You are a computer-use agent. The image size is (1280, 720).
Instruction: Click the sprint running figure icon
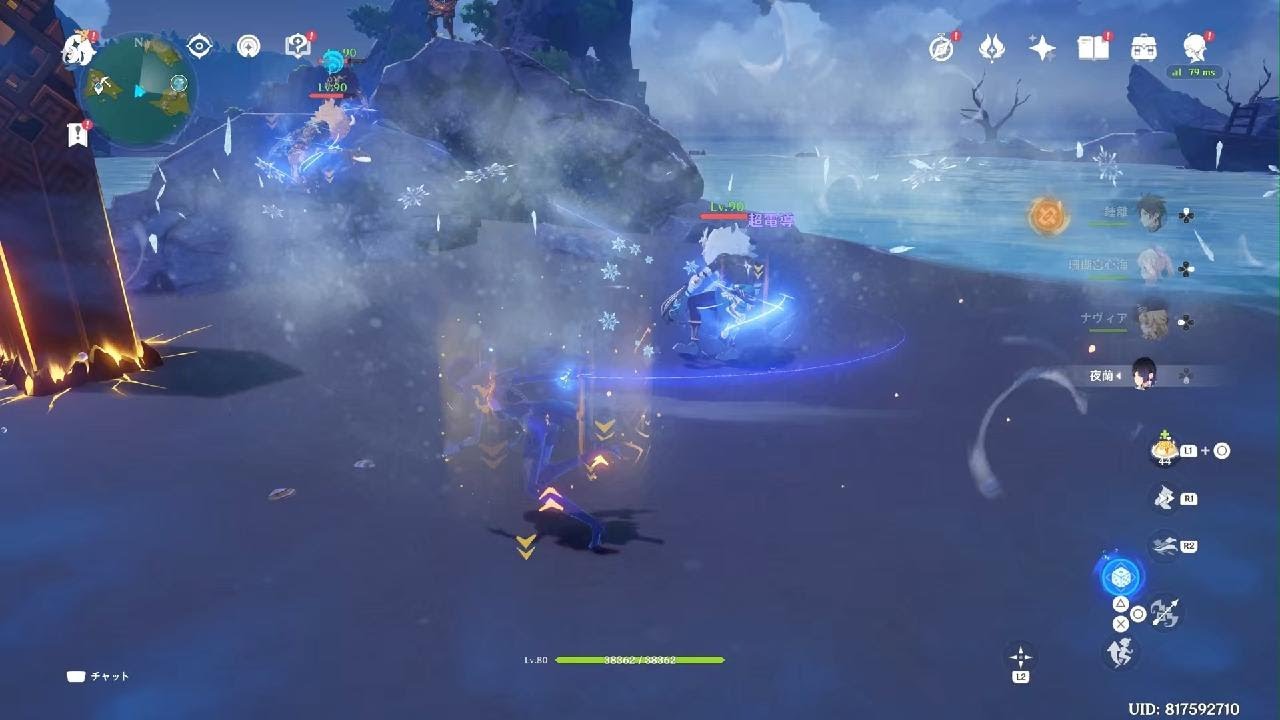coord(1119,652)
